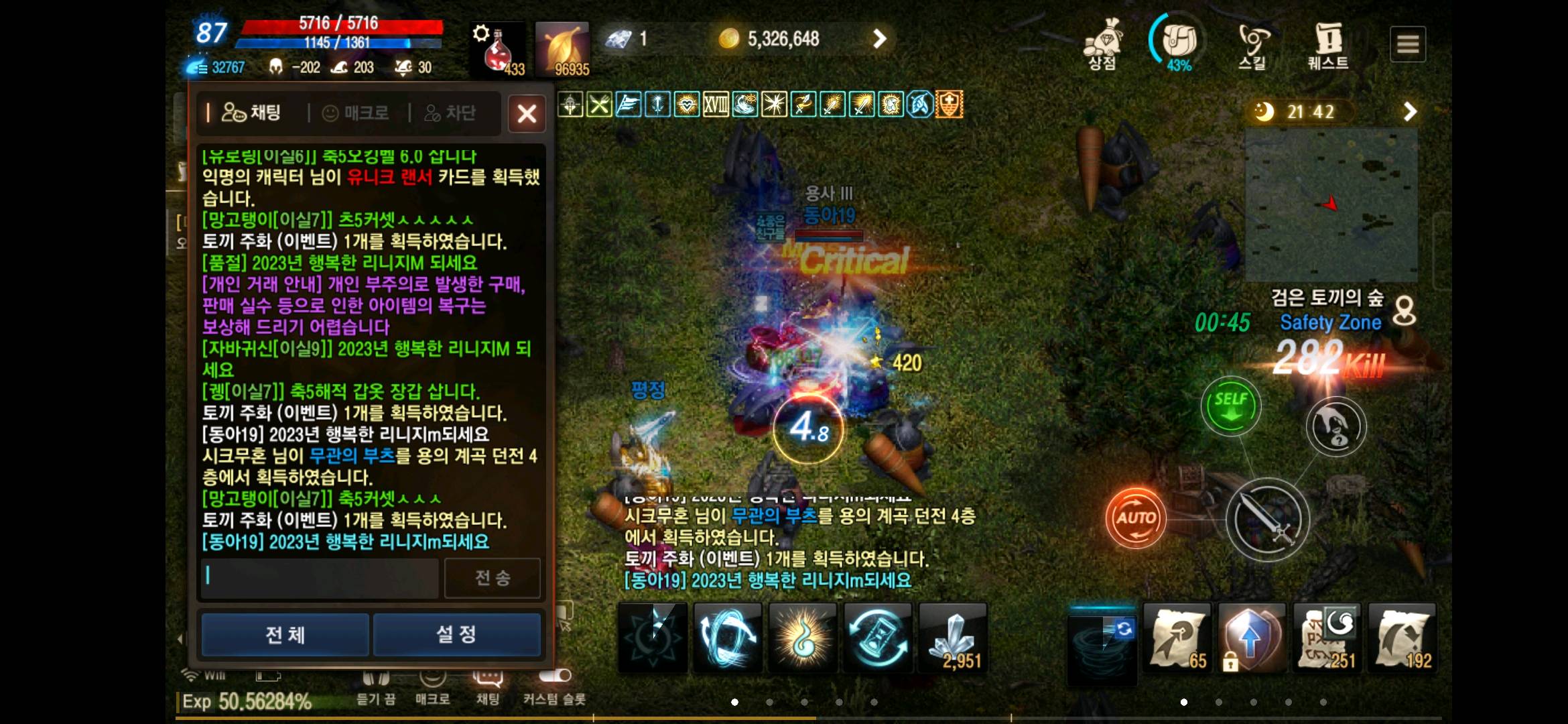Open the chevron beside the minimap clock
The image size is (1568, 724).
[1409, 112]
